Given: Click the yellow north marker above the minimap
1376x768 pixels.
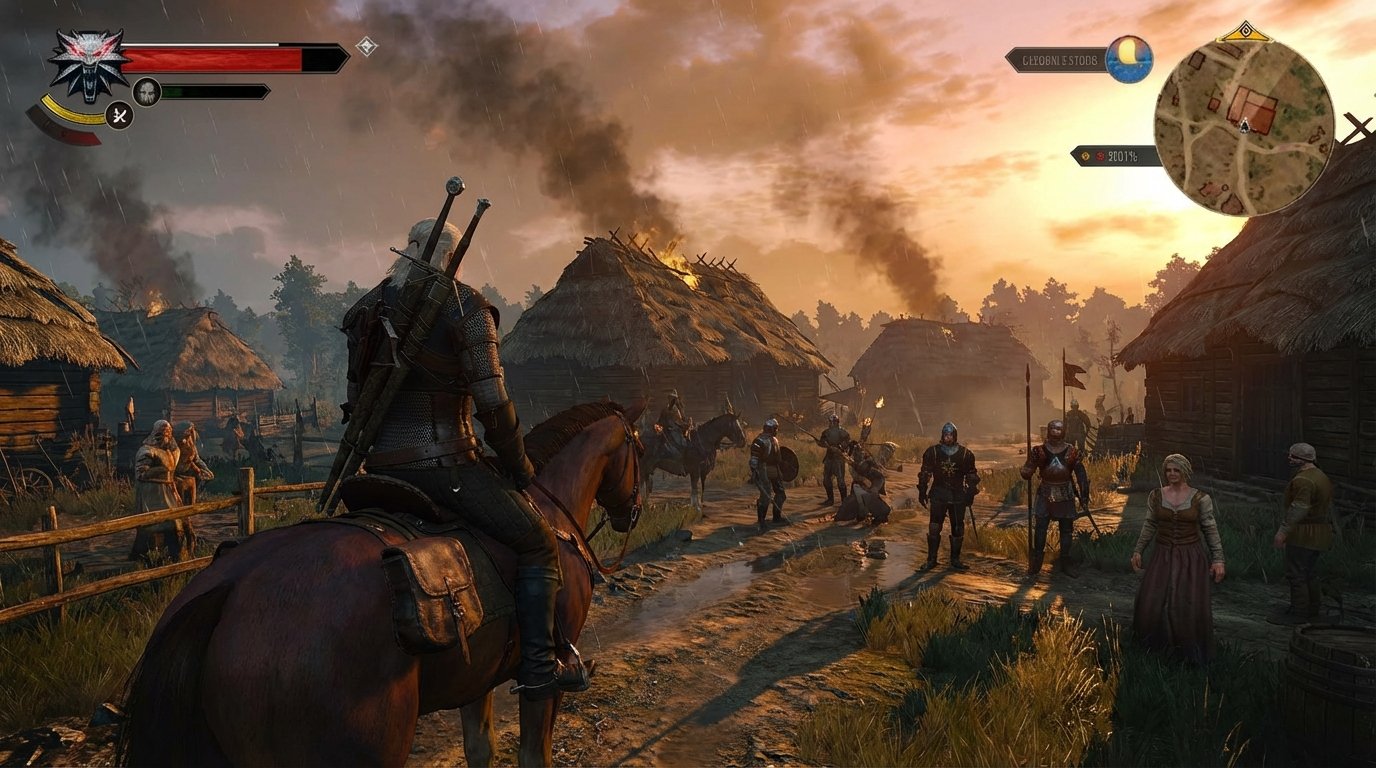Looking at the screenshot, I should point(1246,31).
